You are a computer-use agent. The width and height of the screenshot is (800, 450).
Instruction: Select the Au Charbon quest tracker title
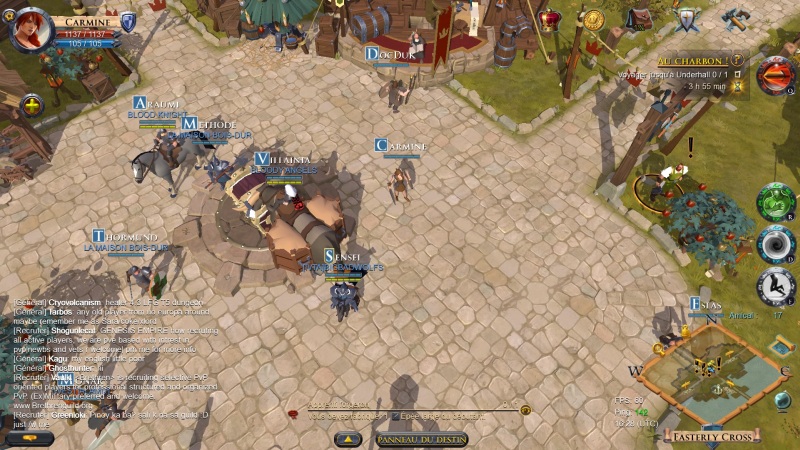693,60
